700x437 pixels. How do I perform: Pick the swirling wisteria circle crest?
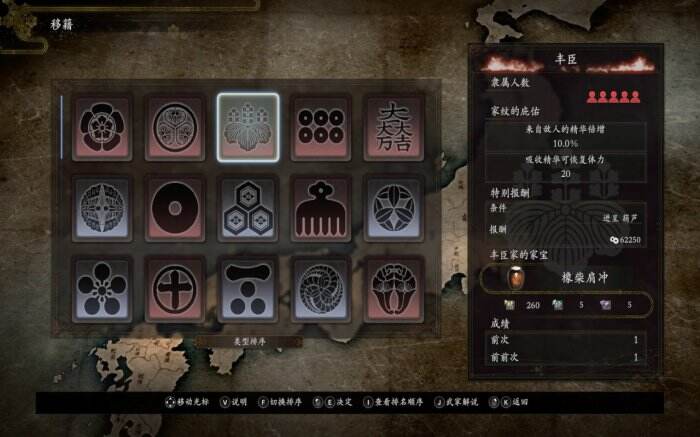pos(322,288)
